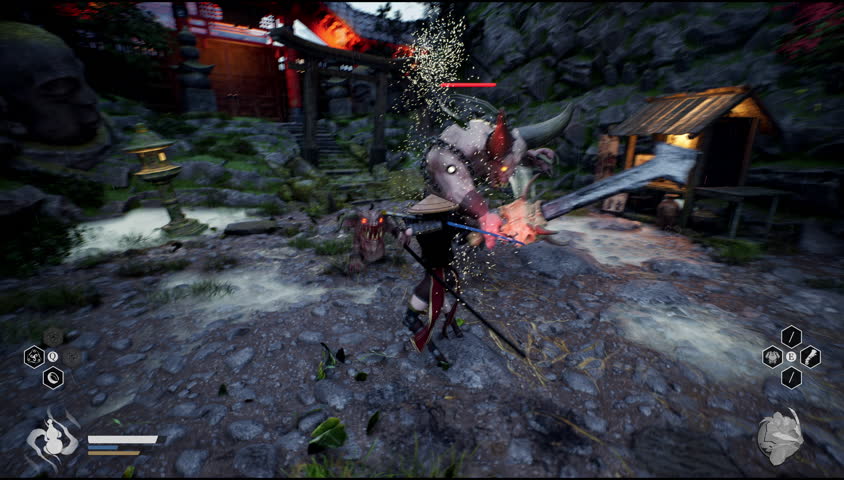Screen dimensions: 844x480
Task: Choose the chest armor hexagon slot
Action: (772, 357)
